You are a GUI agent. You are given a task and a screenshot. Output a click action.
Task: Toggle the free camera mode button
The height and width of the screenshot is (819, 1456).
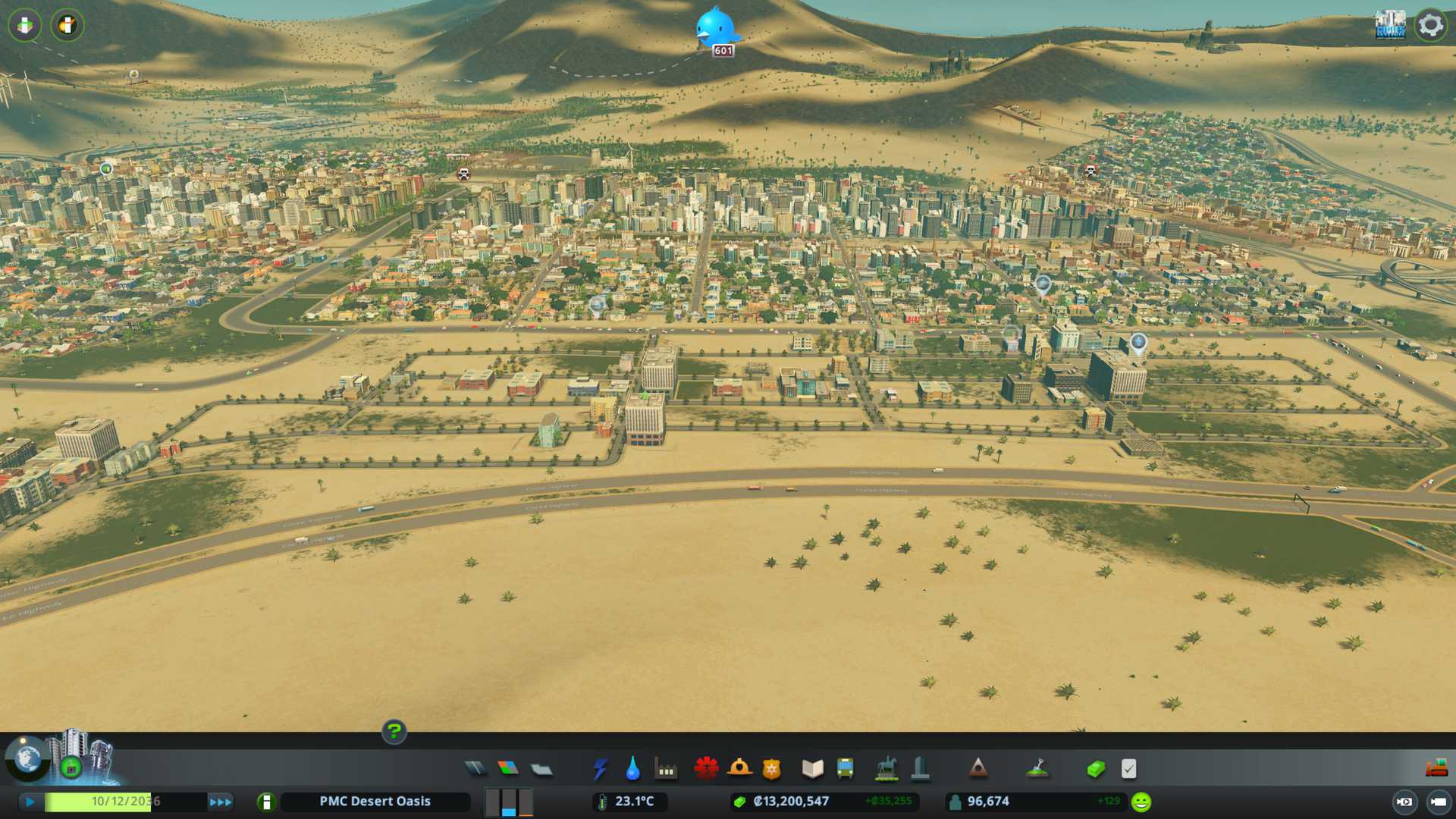tap(1404, 802)
